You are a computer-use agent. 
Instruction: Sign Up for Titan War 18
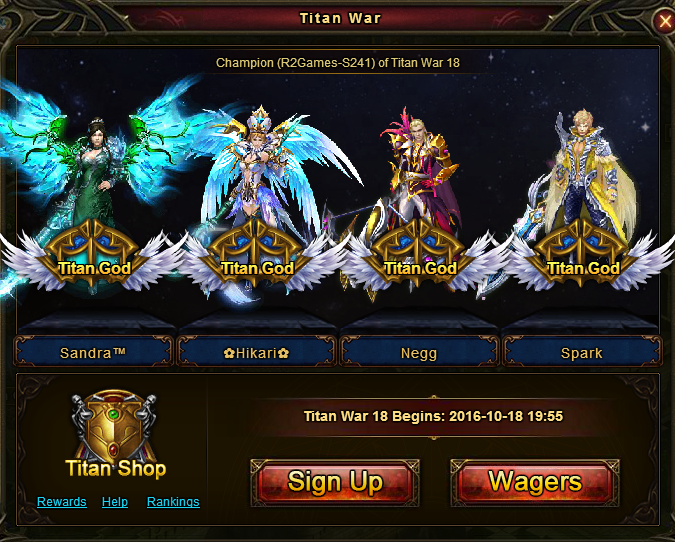click(x=334, y=482)
